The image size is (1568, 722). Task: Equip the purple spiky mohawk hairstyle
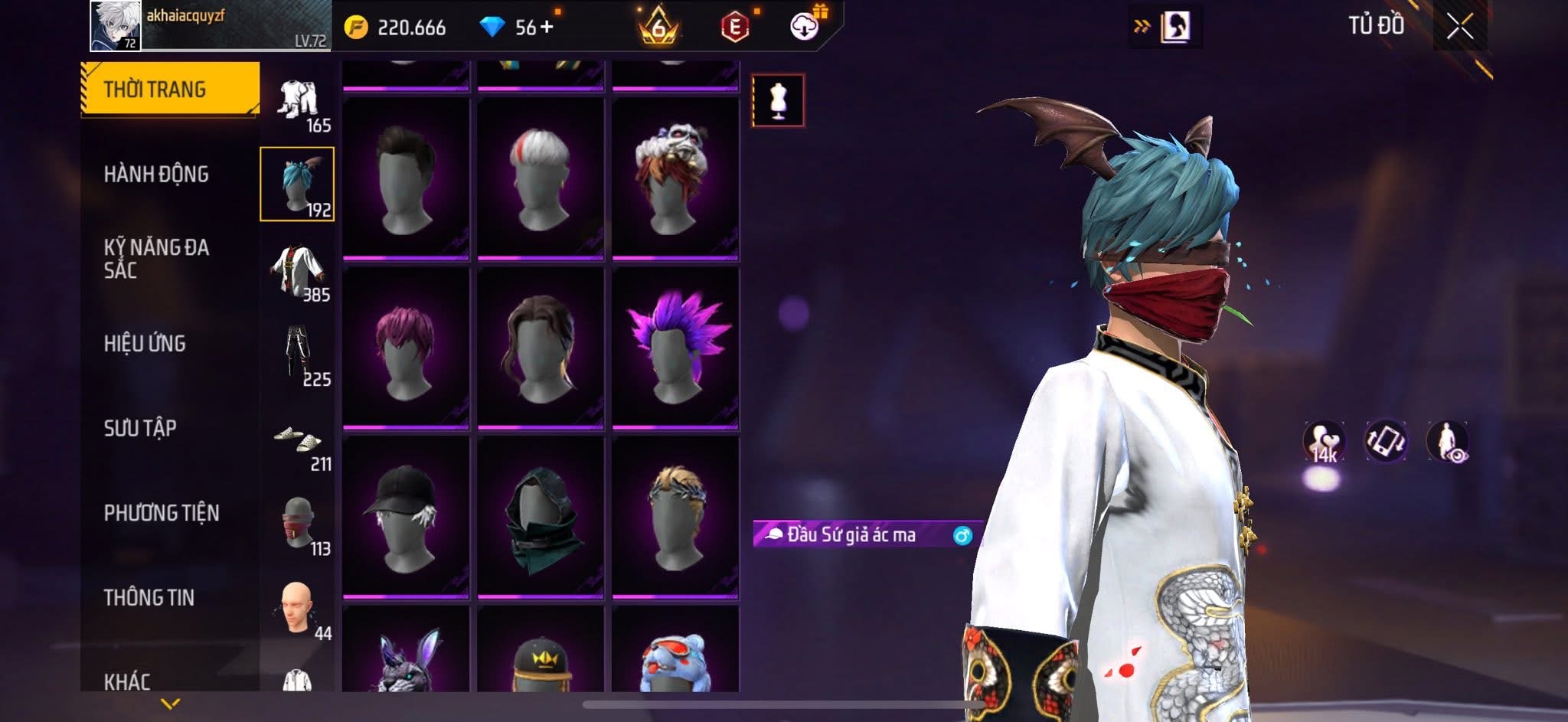675,348
